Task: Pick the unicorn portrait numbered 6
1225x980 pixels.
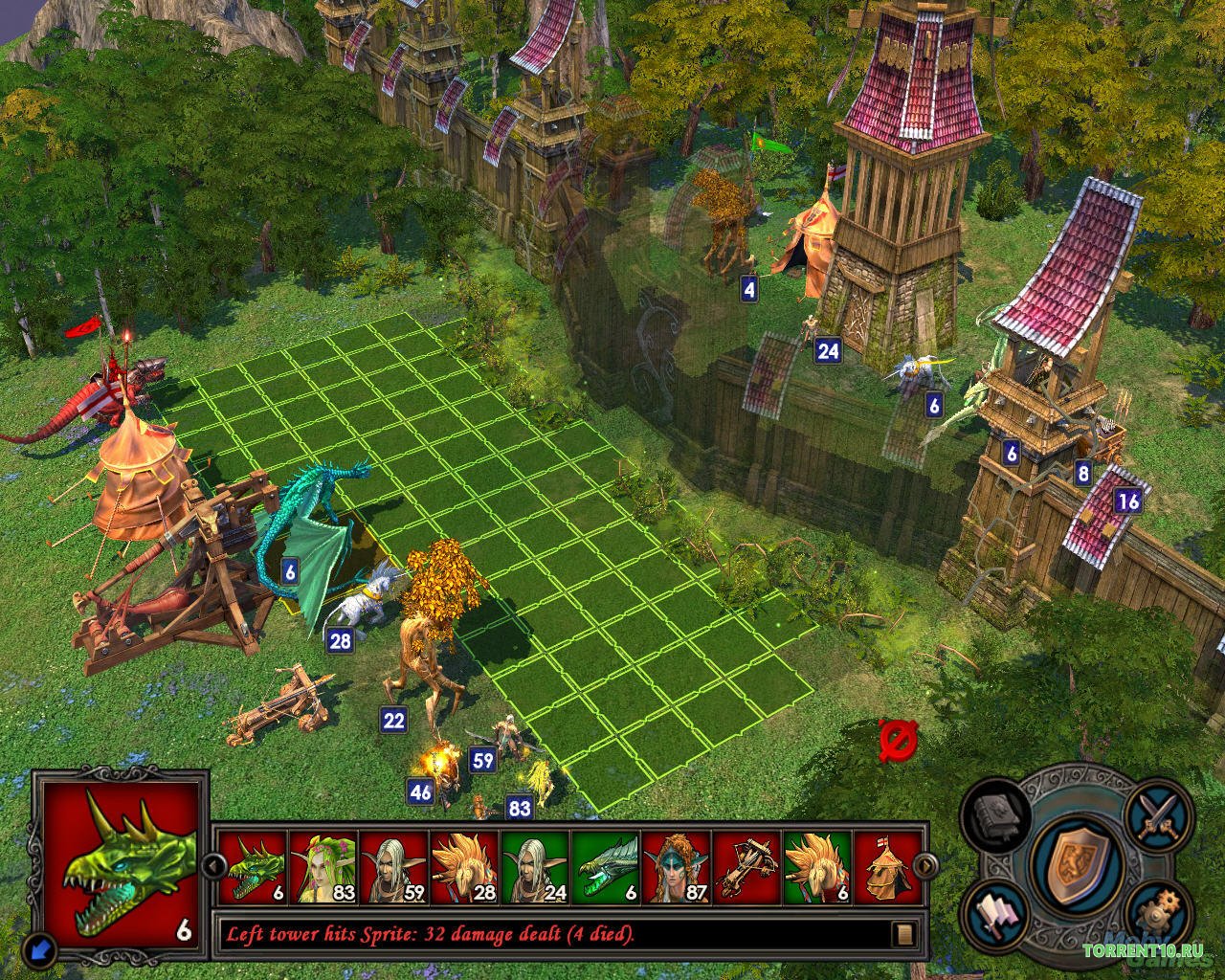Action: click(x=818, y=867)
